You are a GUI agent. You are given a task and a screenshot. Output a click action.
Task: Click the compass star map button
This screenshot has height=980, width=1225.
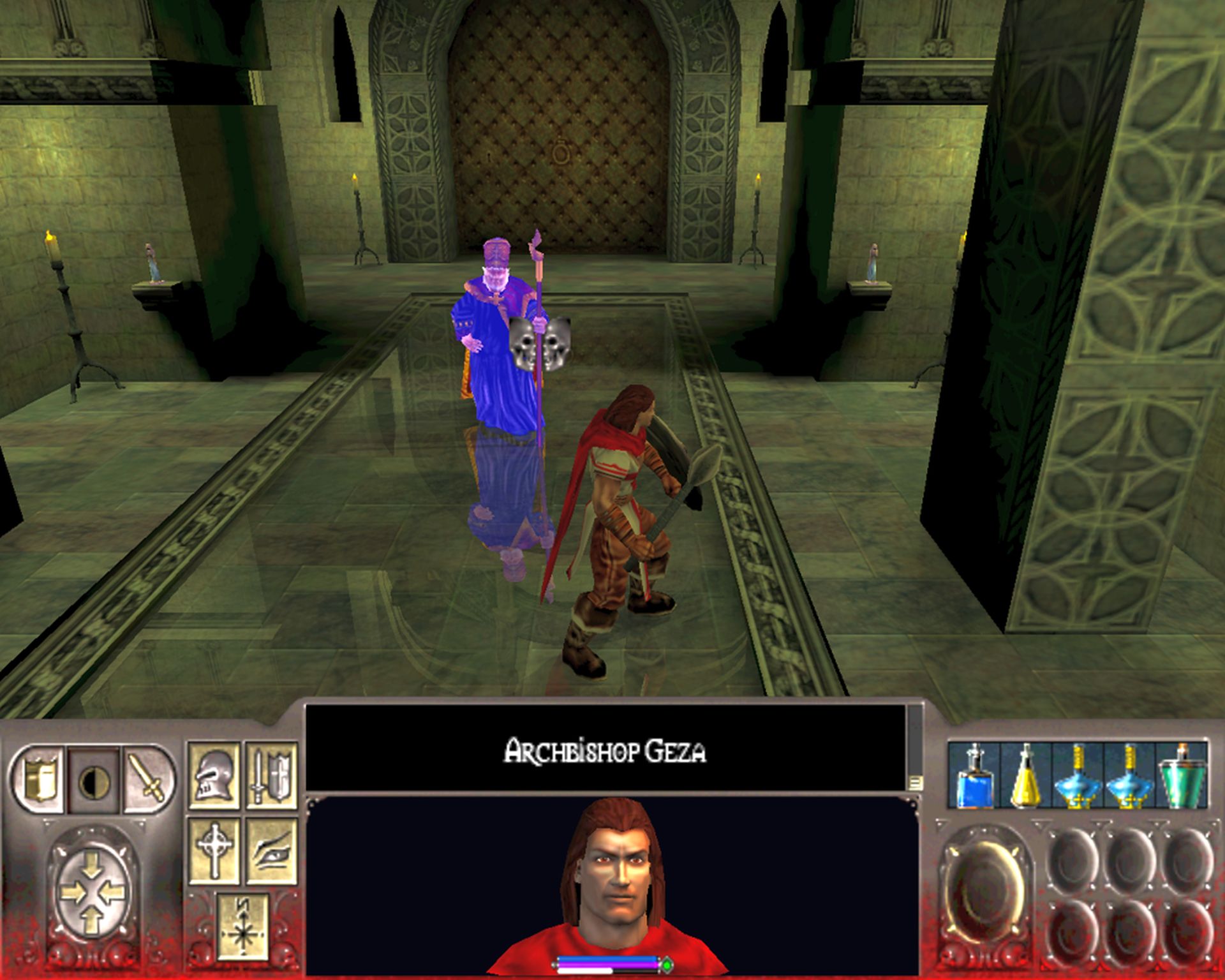(x=242, y=926)
